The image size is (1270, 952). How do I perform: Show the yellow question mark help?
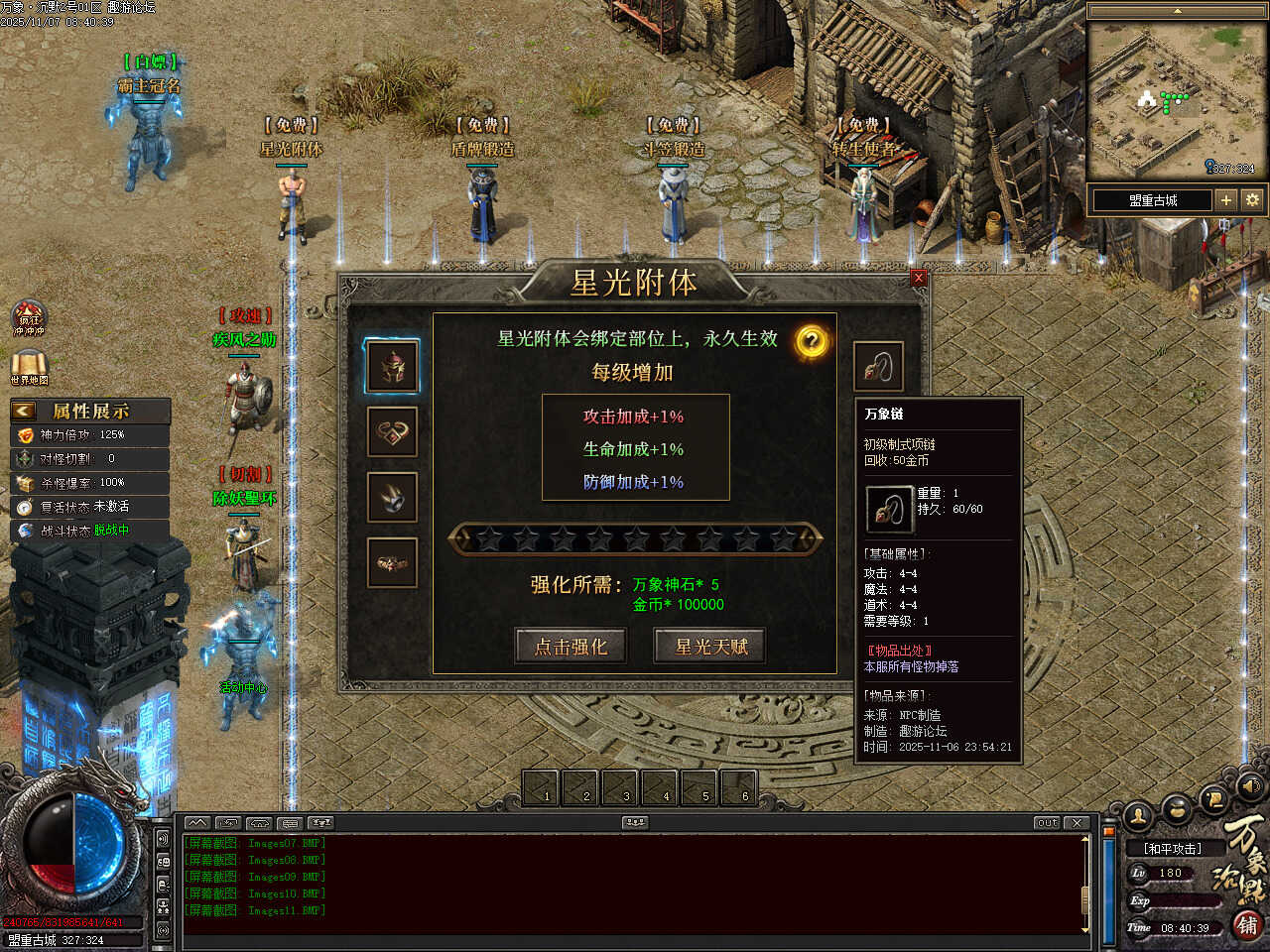coord(811,342)
